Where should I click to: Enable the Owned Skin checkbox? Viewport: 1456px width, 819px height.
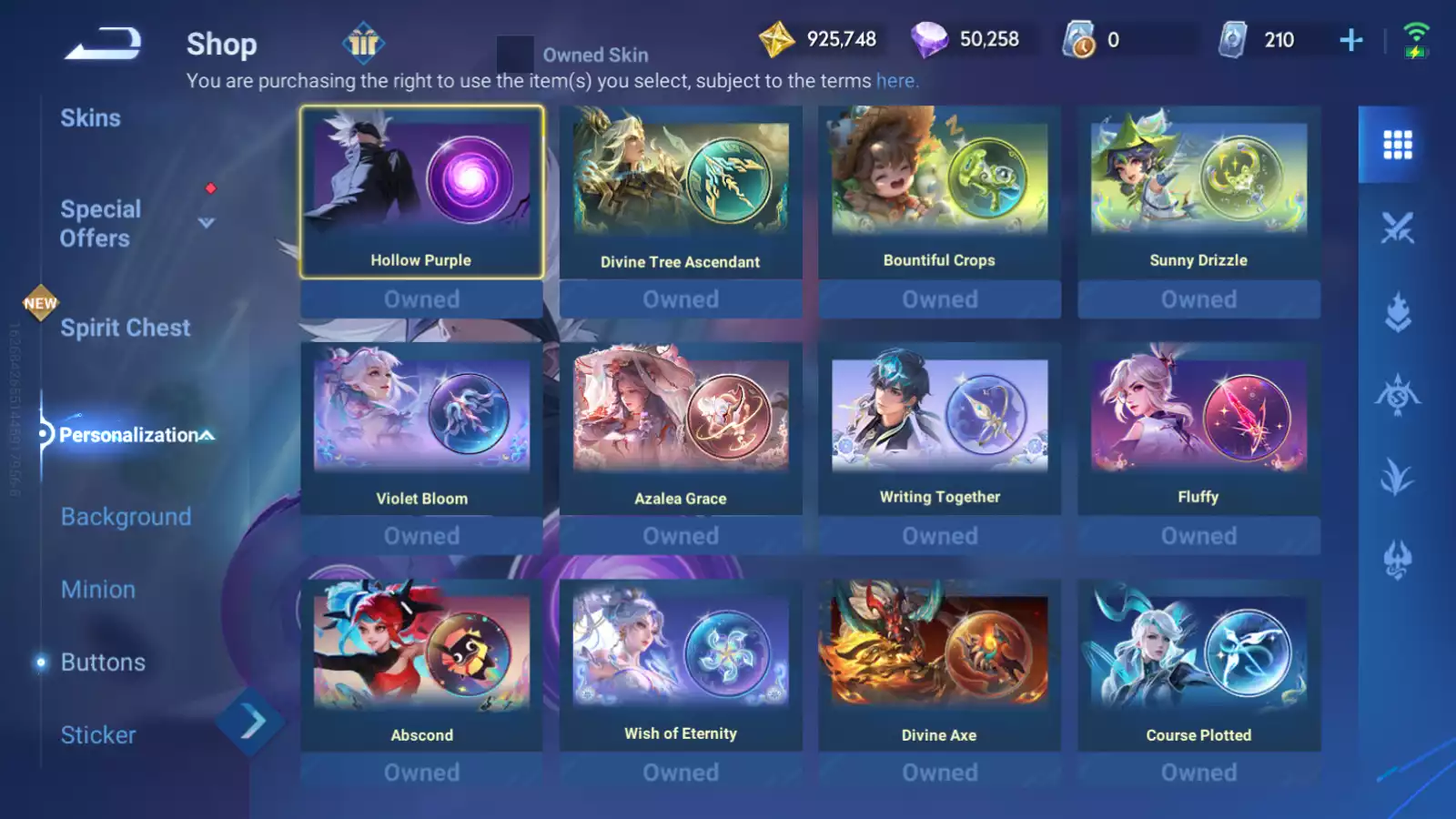pyautogui.click(x=515, y=52)
